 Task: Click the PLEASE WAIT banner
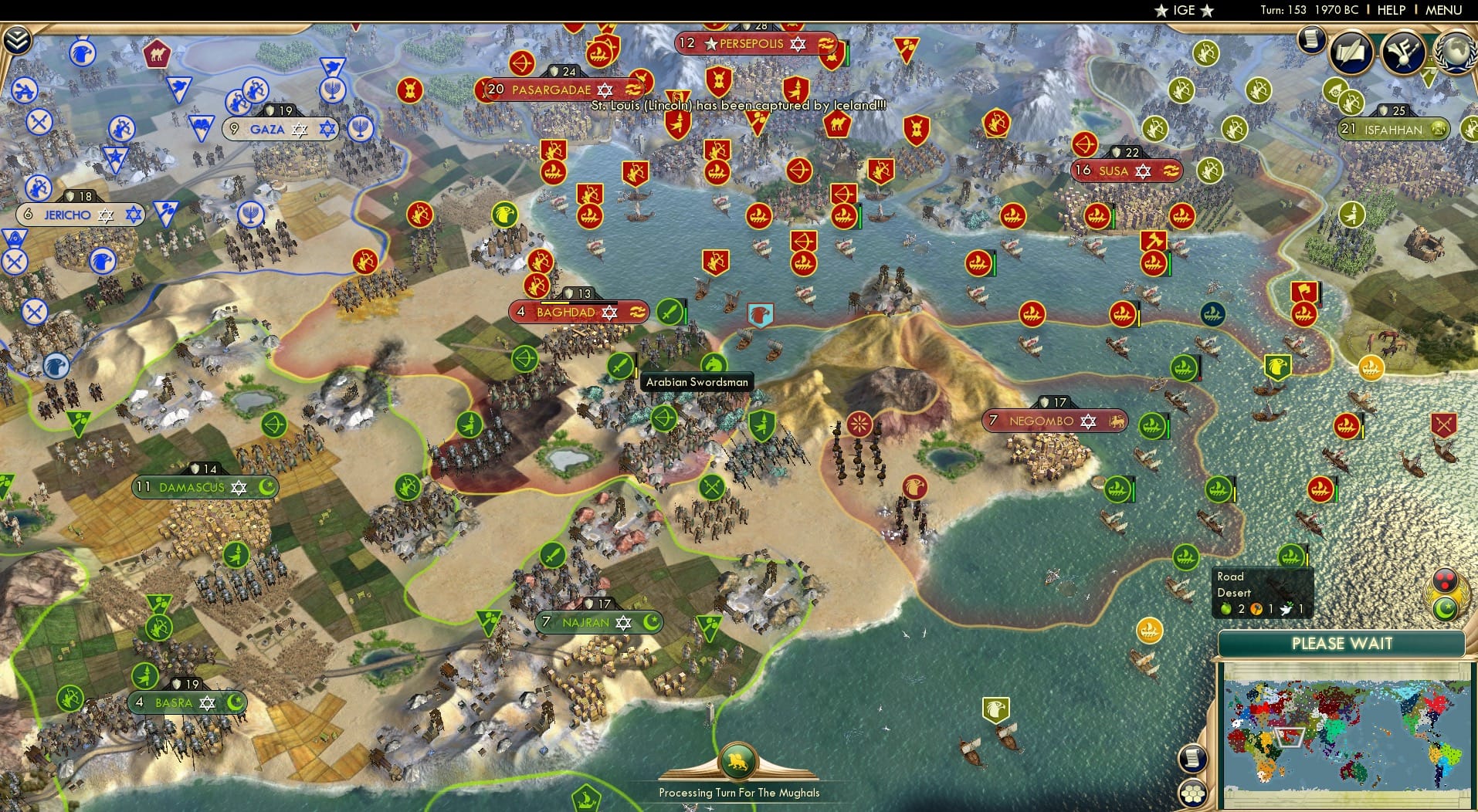1343,643
